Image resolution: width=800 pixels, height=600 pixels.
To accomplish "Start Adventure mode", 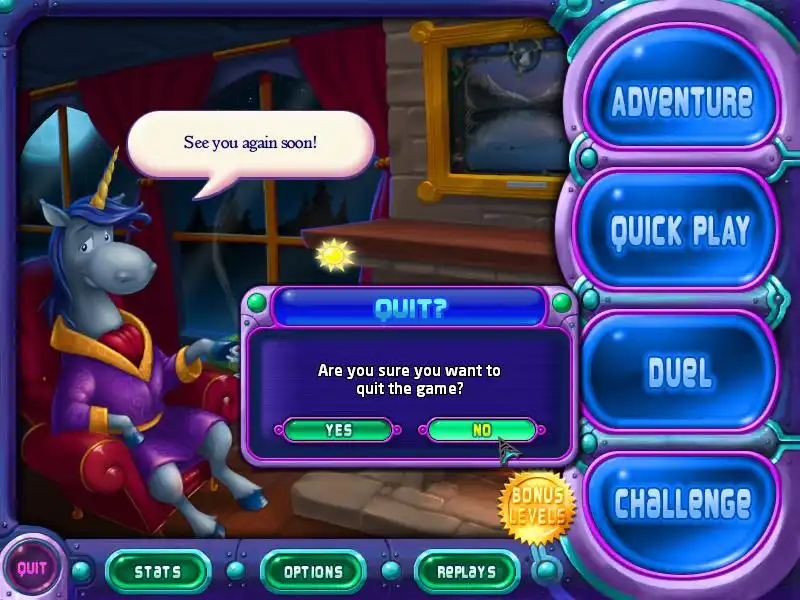I will [x=681, y=101].
